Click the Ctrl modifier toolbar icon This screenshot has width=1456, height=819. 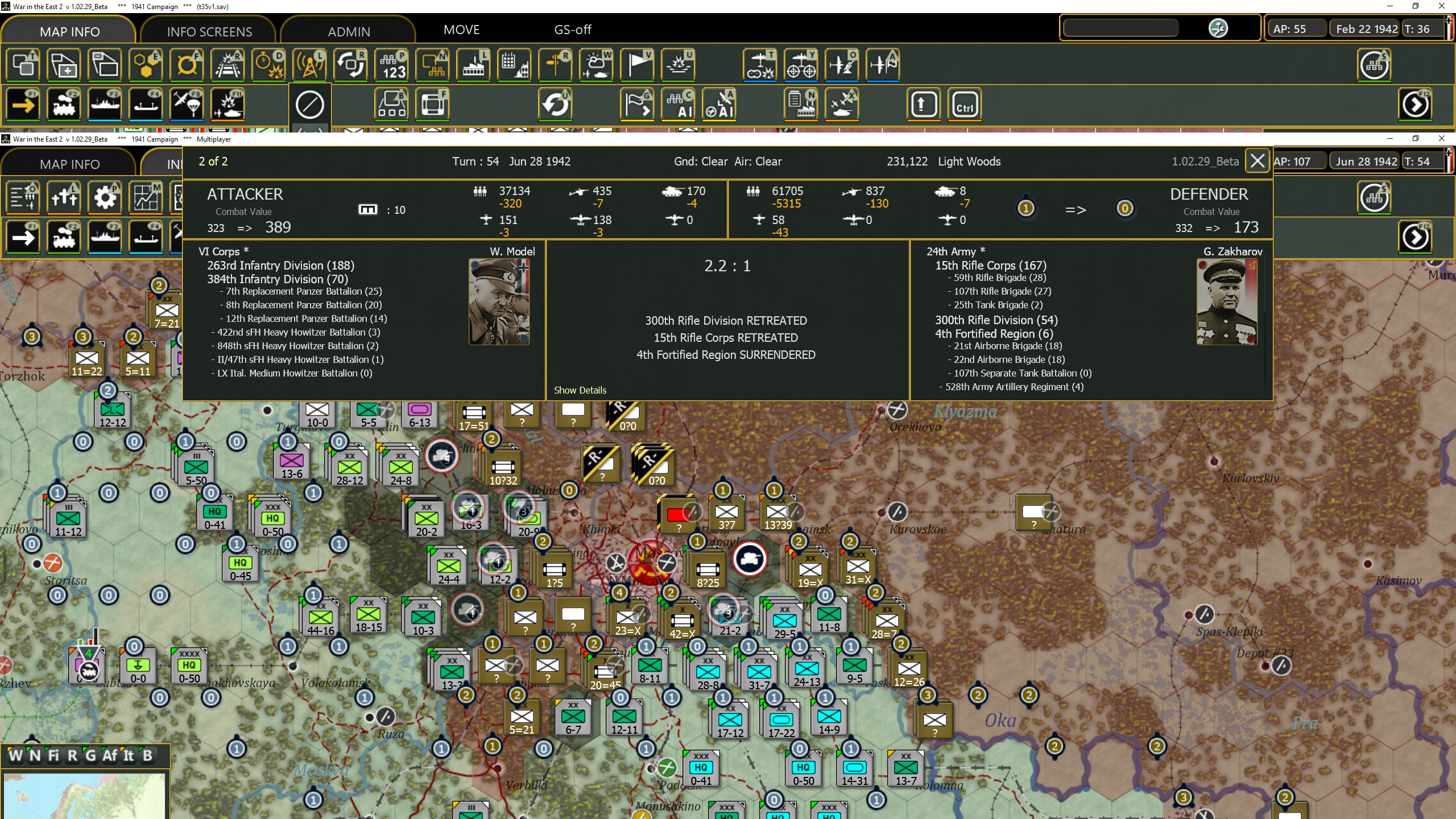(965, 104)
